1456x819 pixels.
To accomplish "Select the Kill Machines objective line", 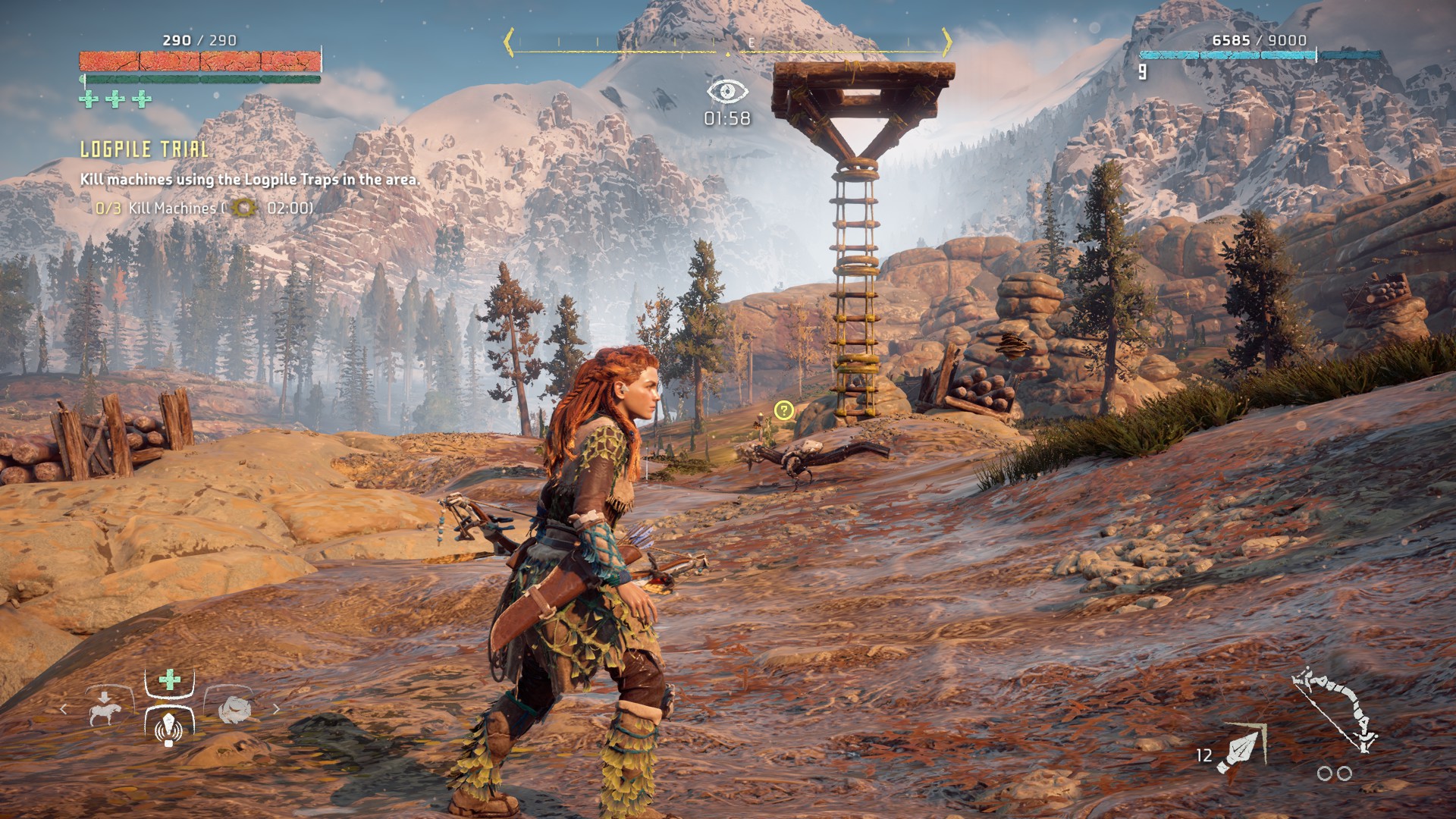I will 205,208.
